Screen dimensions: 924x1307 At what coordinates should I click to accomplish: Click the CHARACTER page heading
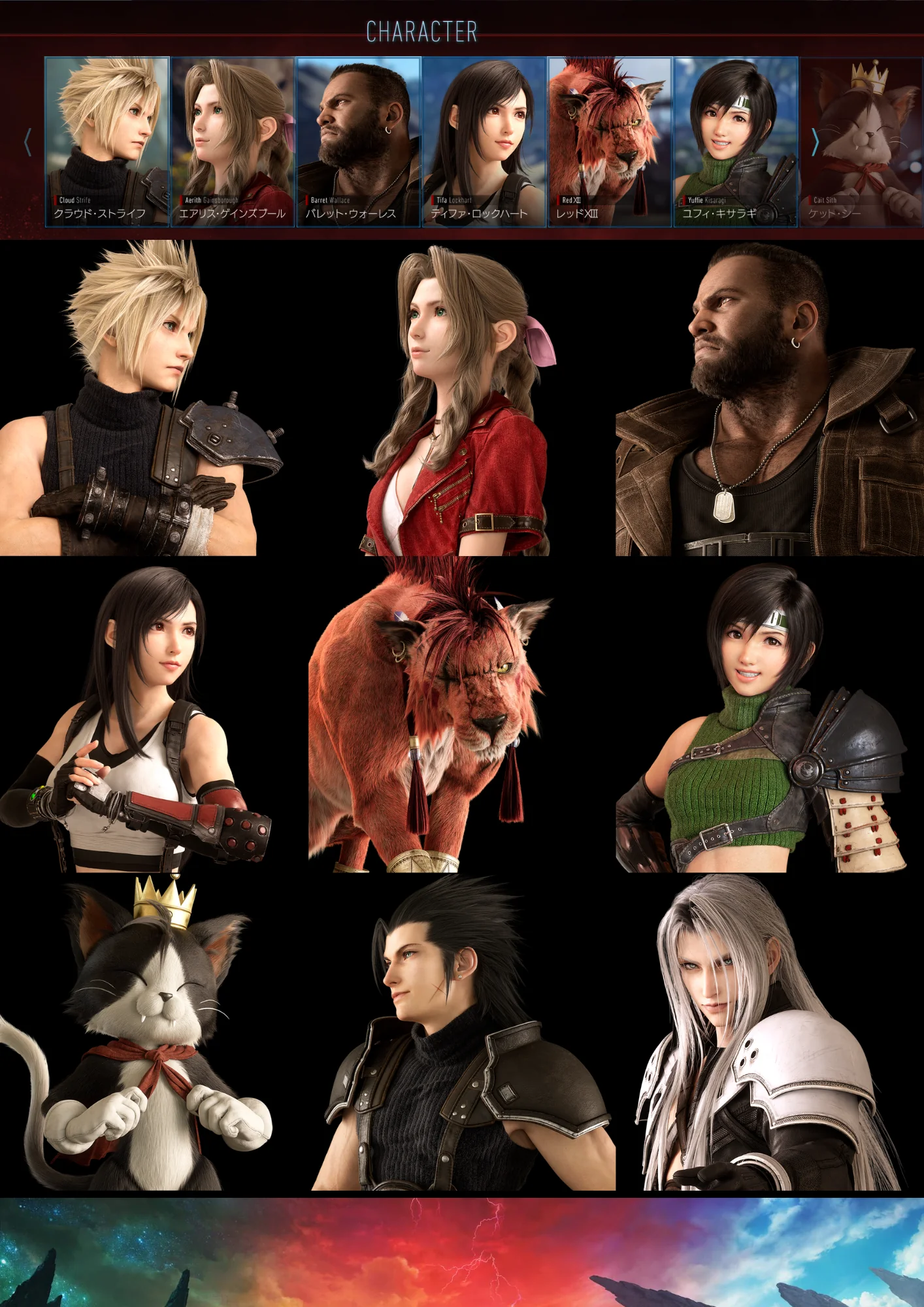tap(423, 29)
